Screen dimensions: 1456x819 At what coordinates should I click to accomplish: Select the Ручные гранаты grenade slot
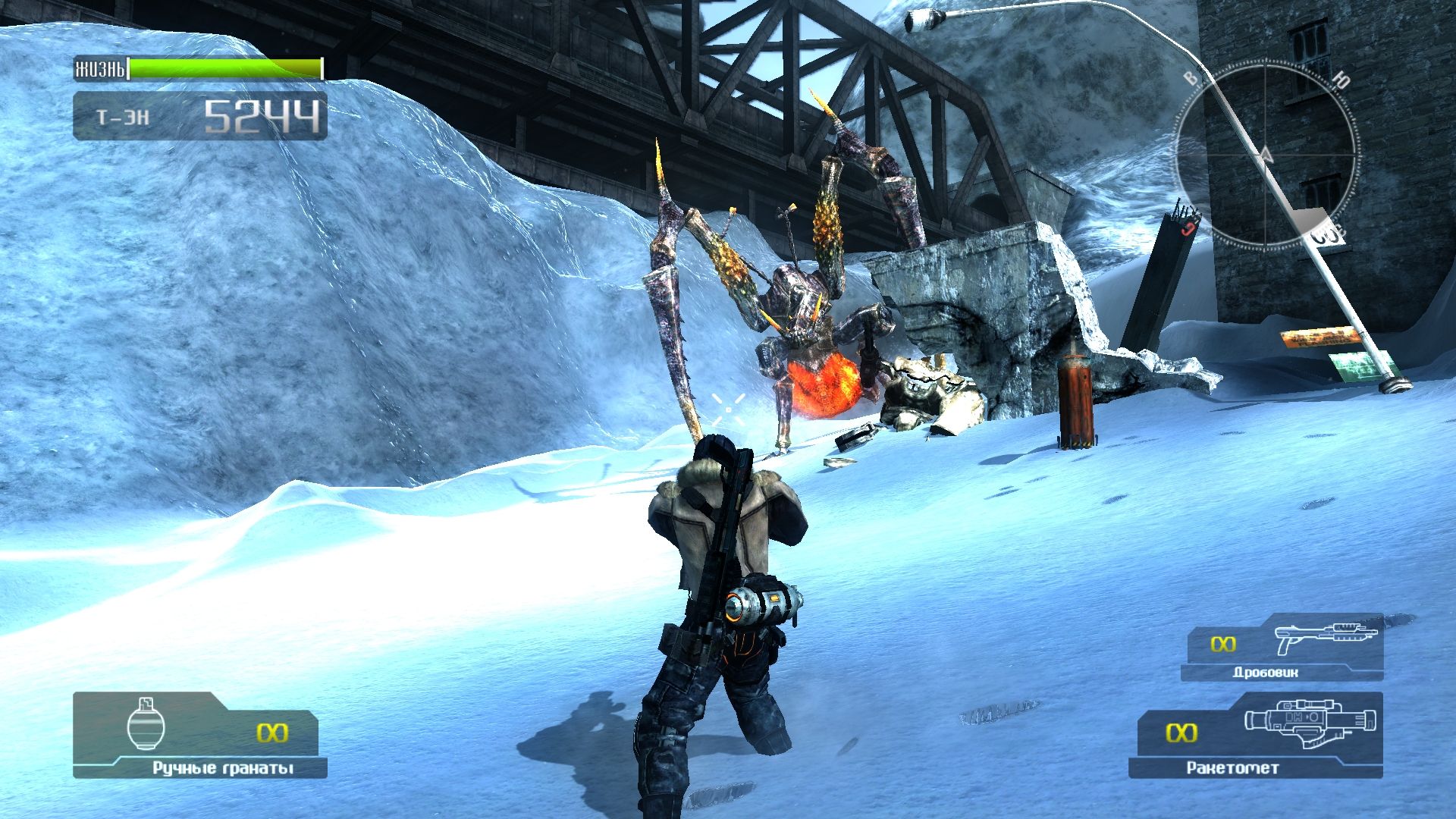tap(199, 734)
